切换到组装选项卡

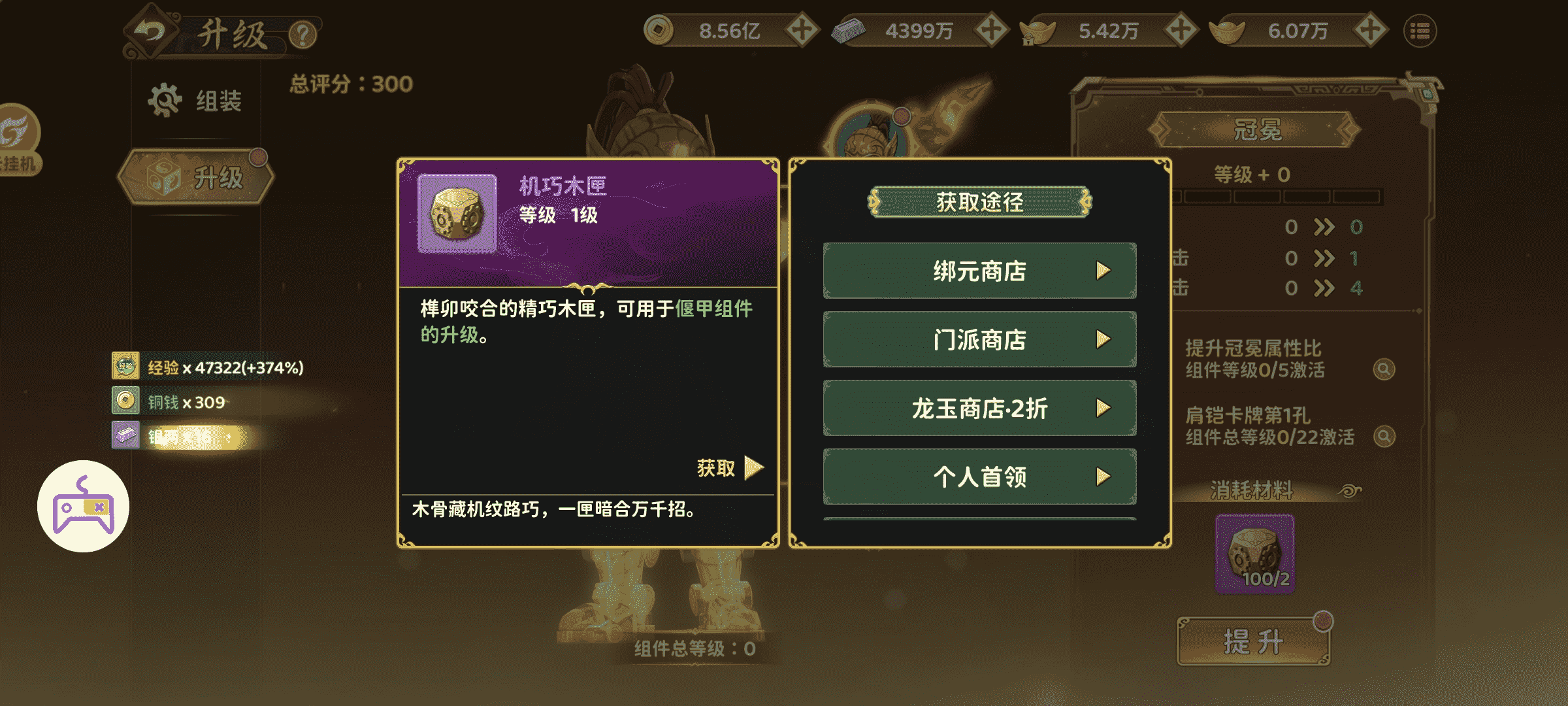(196, 99)
